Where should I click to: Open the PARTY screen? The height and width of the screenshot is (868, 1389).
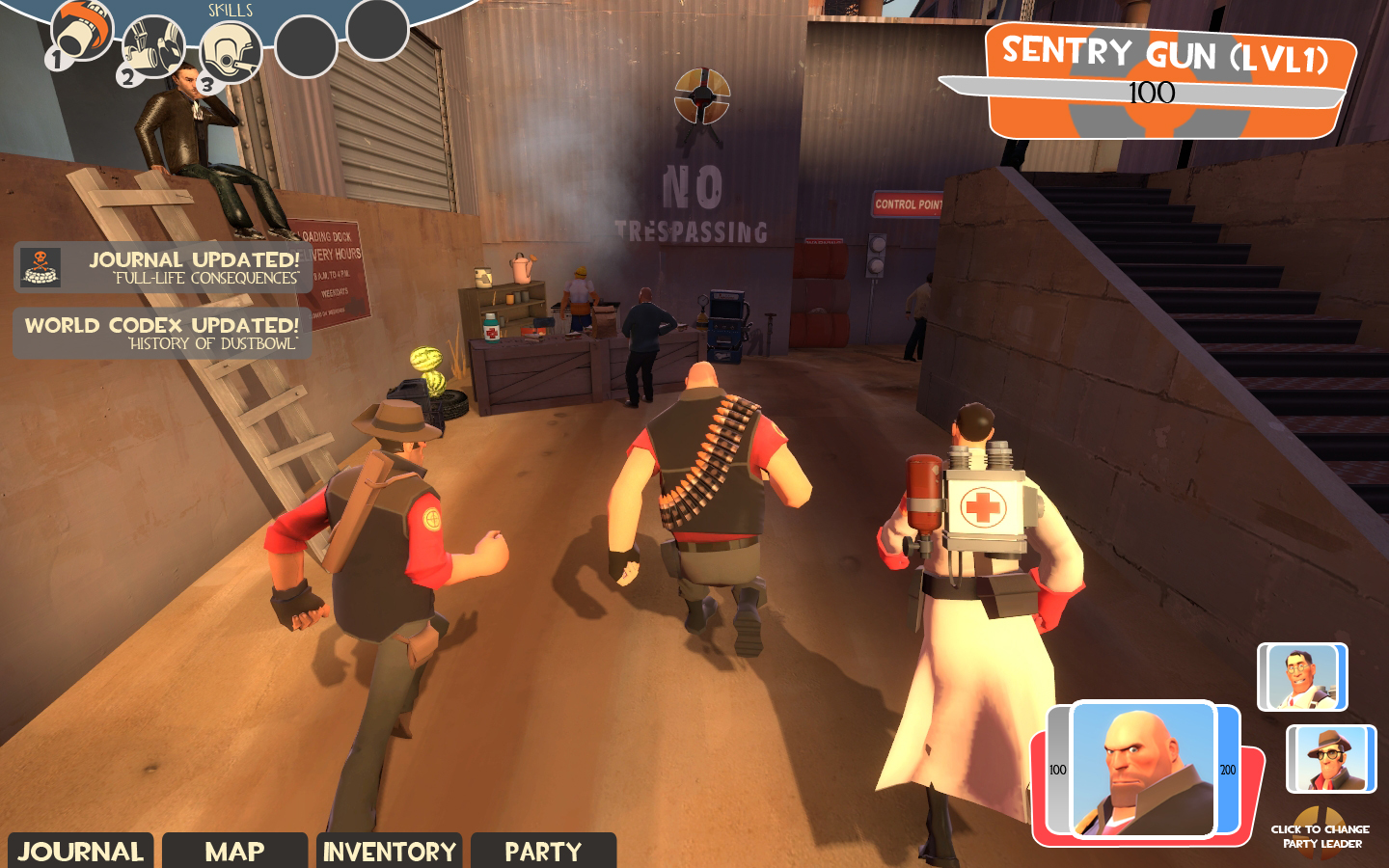click(x=541, y=852)
